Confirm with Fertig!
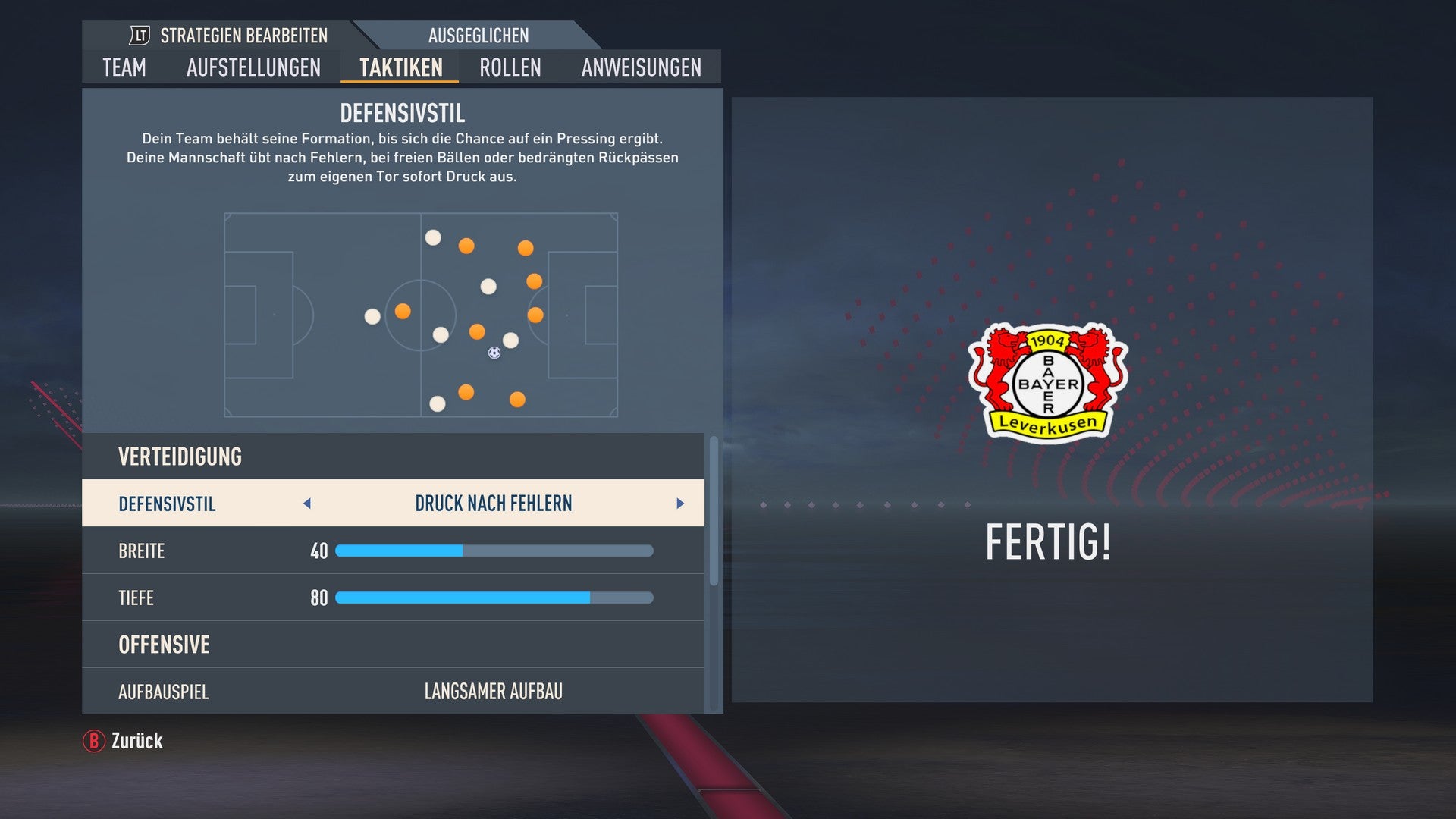 [1048, 542]
